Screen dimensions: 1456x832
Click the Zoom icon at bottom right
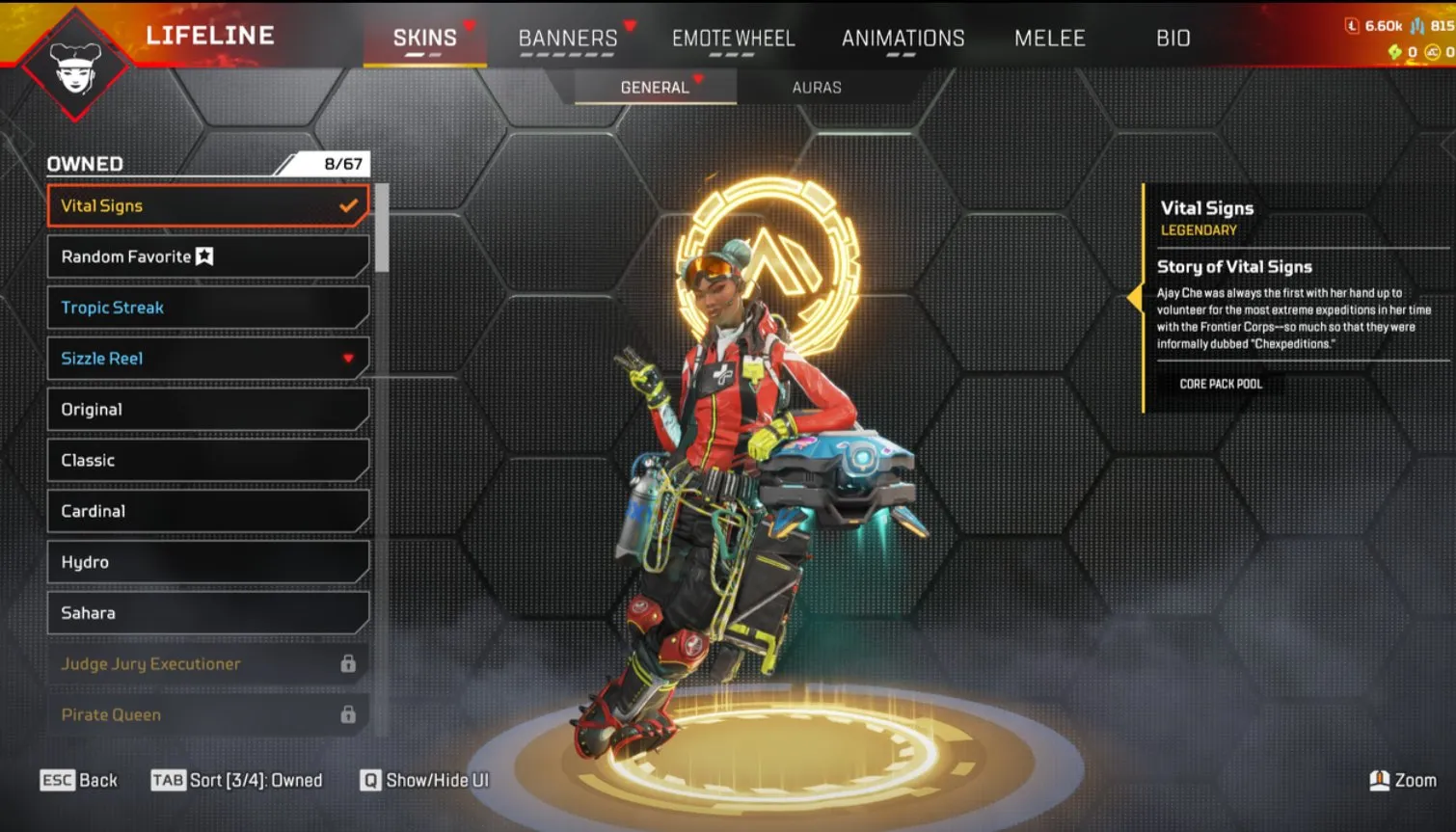tap(1381, 780)
